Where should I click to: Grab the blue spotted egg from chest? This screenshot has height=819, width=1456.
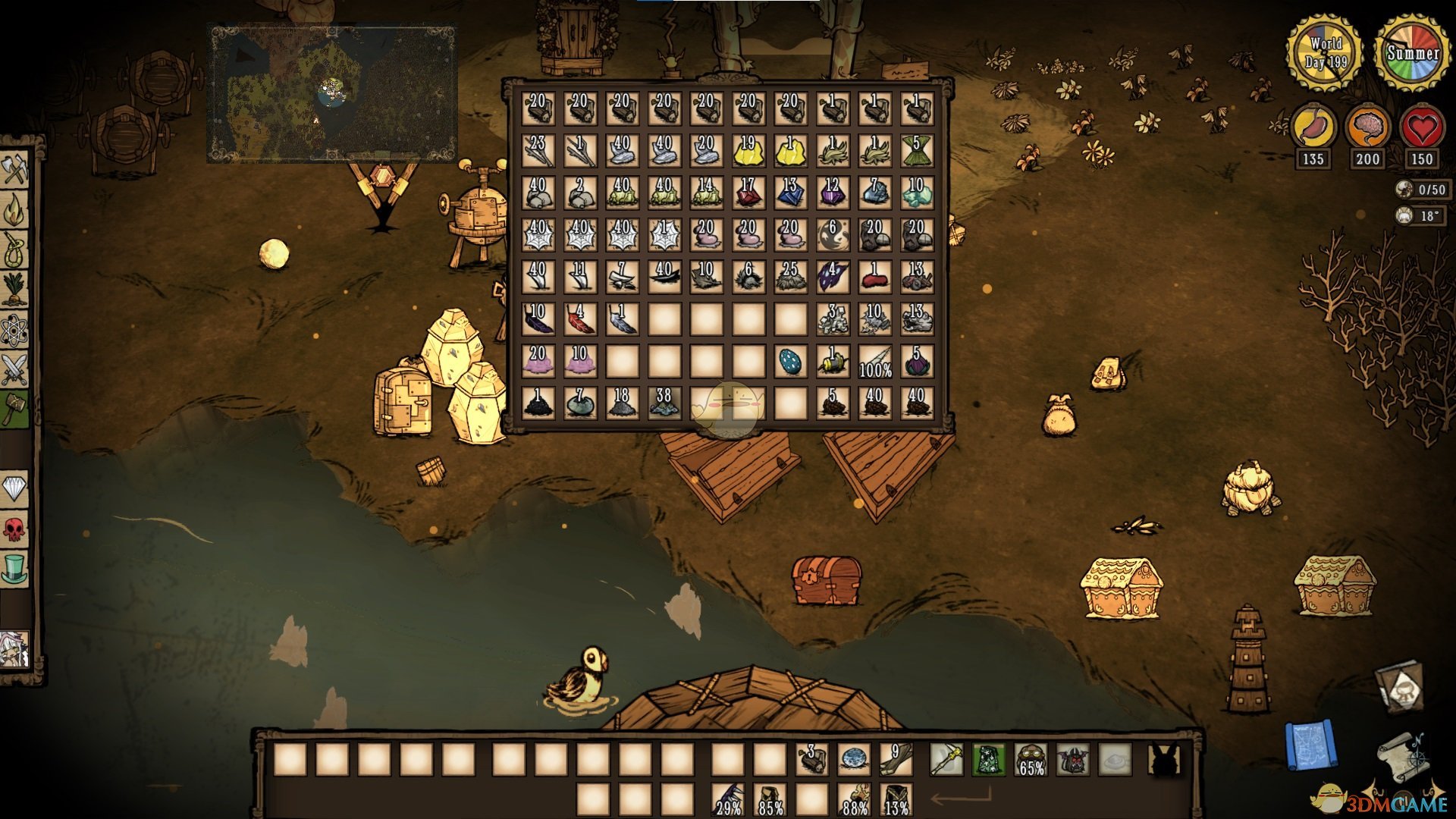tap(790, 362)
